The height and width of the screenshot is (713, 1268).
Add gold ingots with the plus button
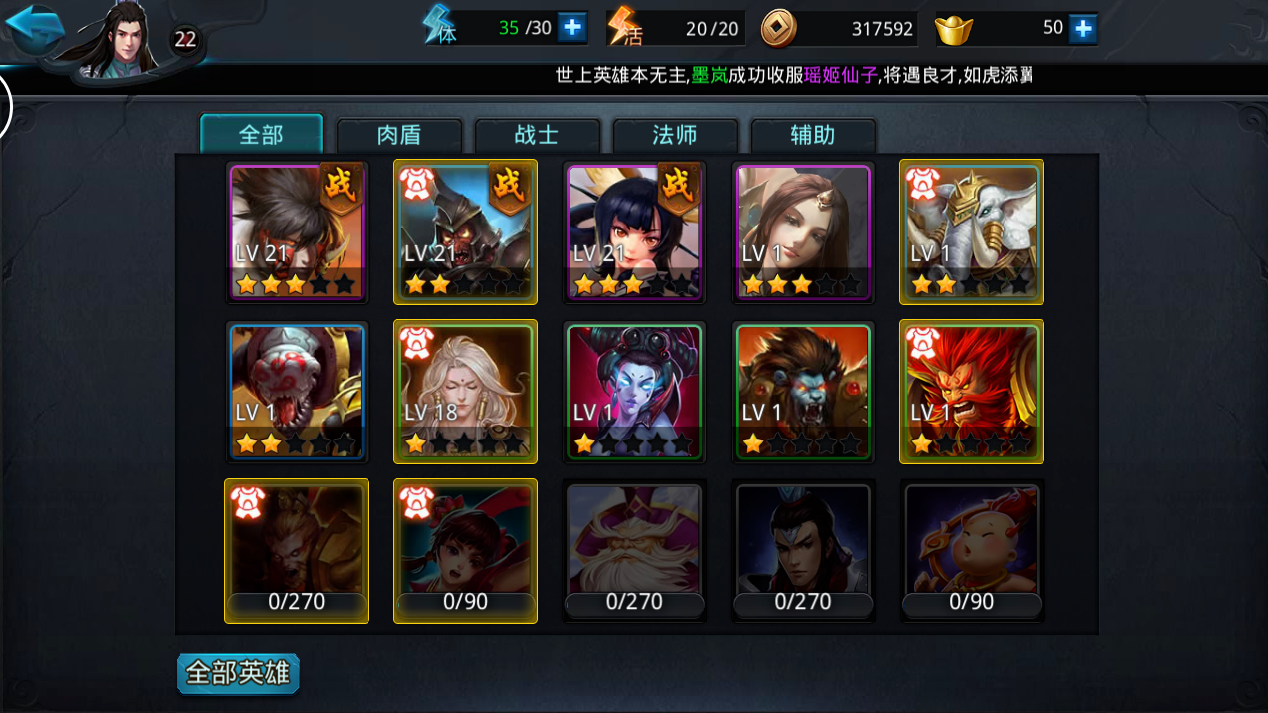click(1083, 28)
